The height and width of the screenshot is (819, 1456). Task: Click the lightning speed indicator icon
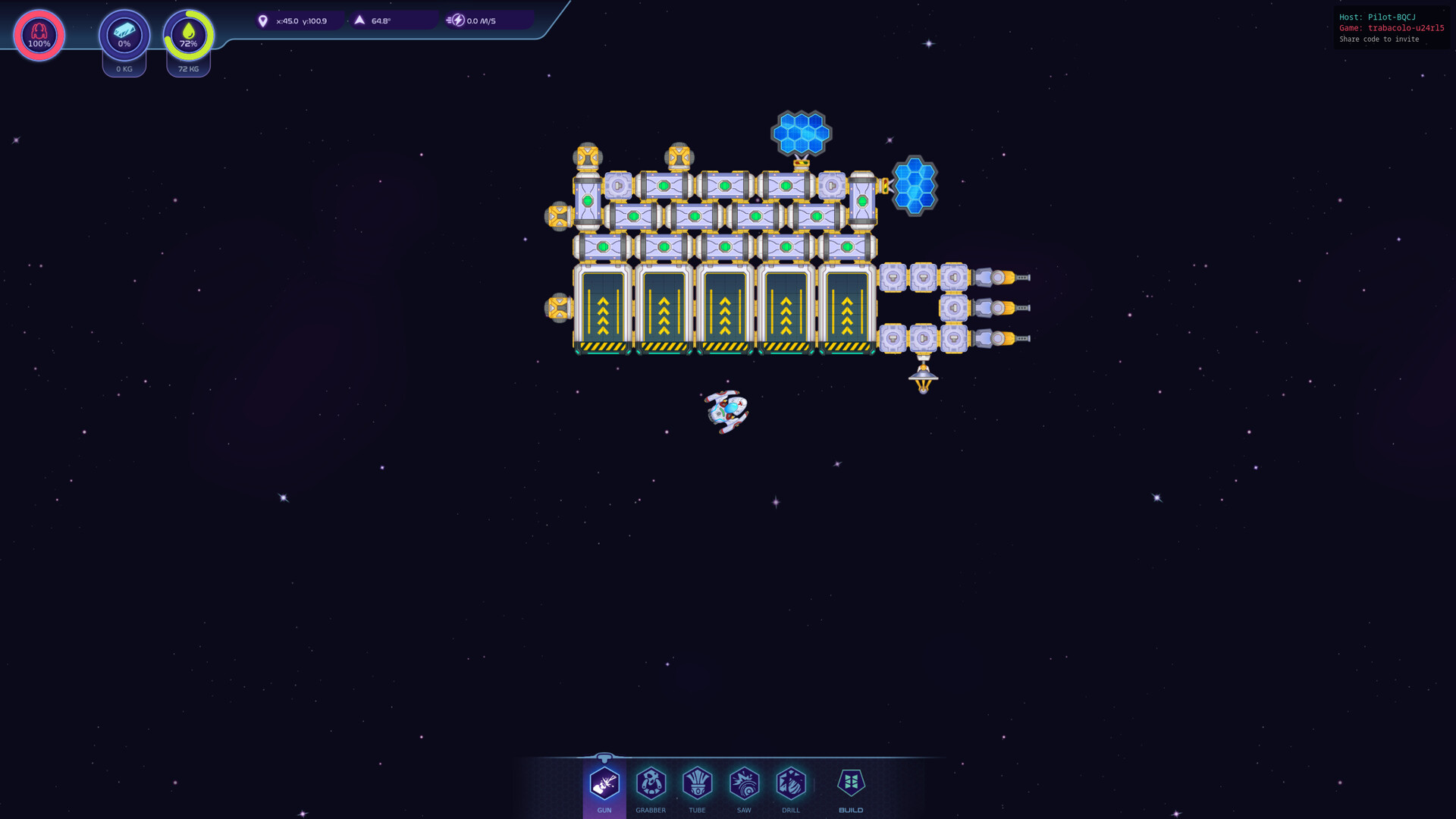(x=457, y=20)
